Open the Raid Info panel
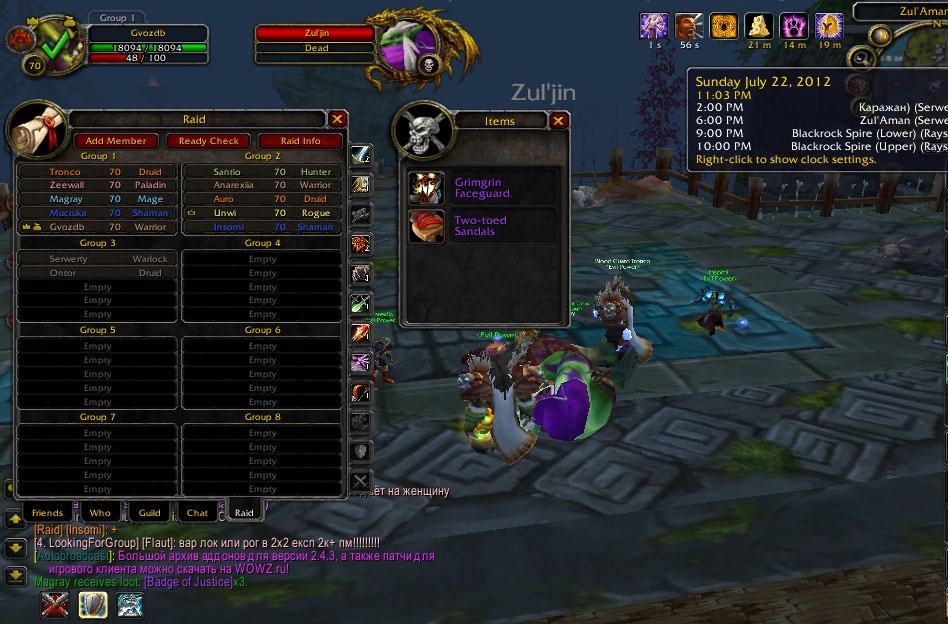 tap(300, 141)
